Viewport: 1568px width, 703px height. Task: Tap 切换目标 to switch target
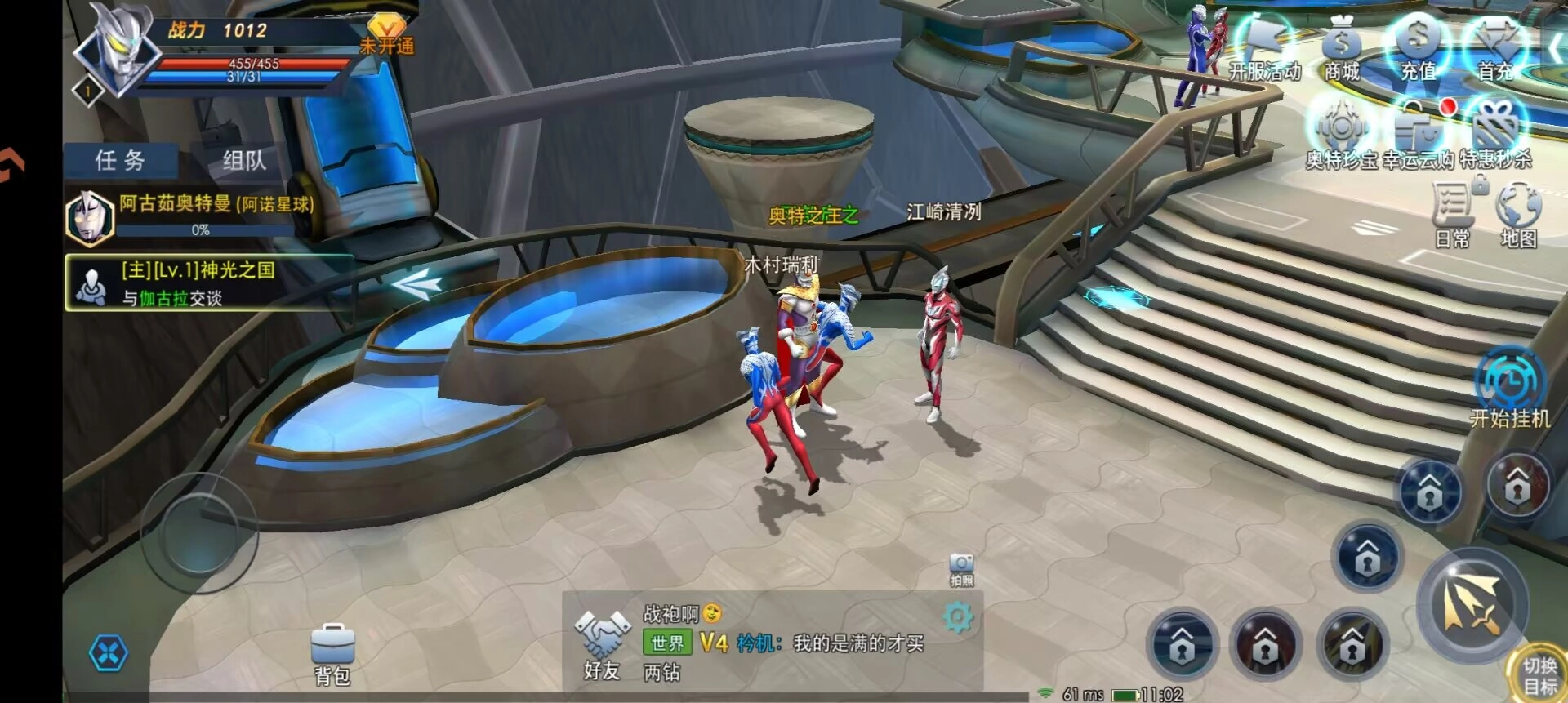1539,675
